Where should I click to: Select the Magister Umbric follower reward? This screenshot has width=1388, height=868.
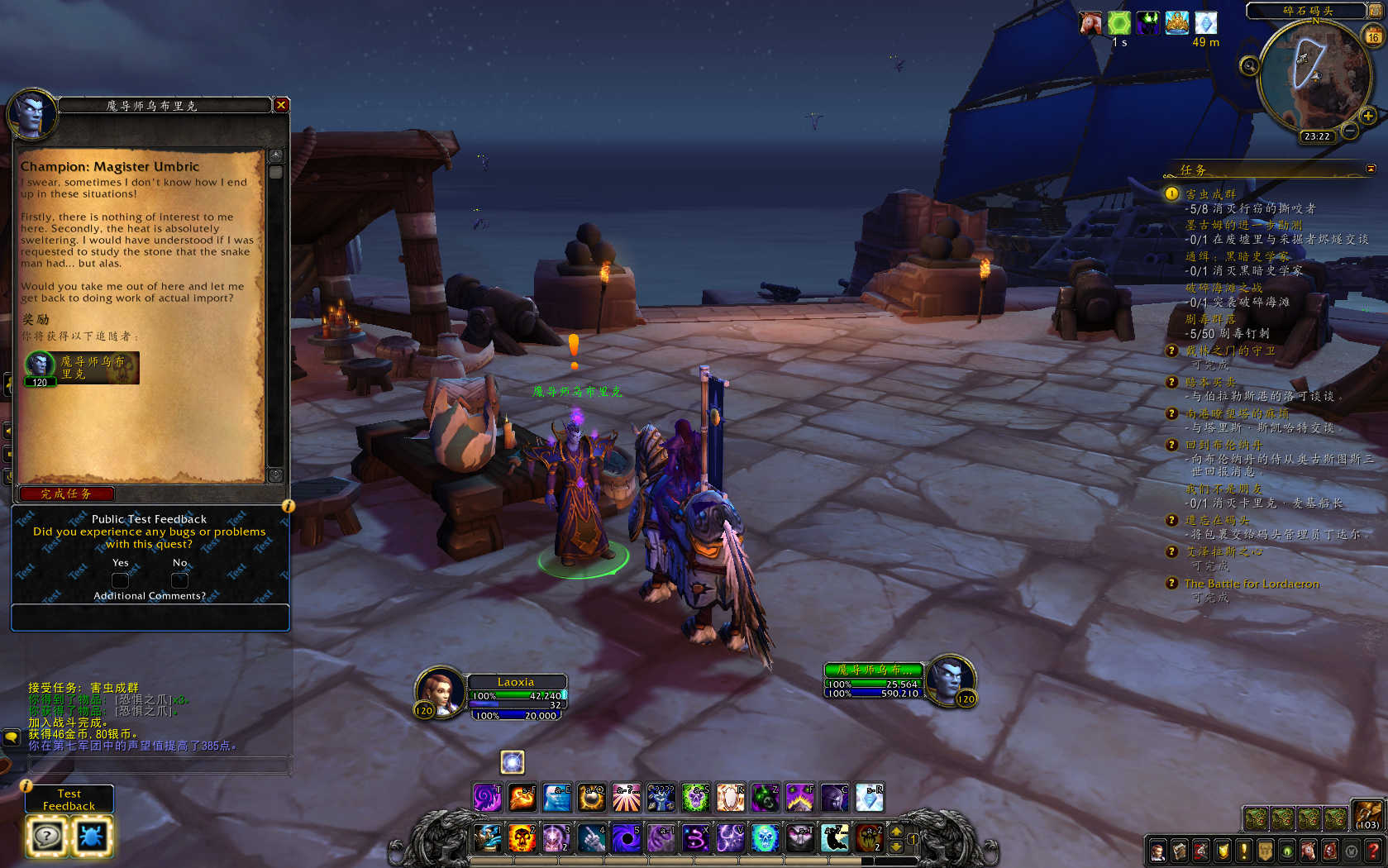coord(82,368)
